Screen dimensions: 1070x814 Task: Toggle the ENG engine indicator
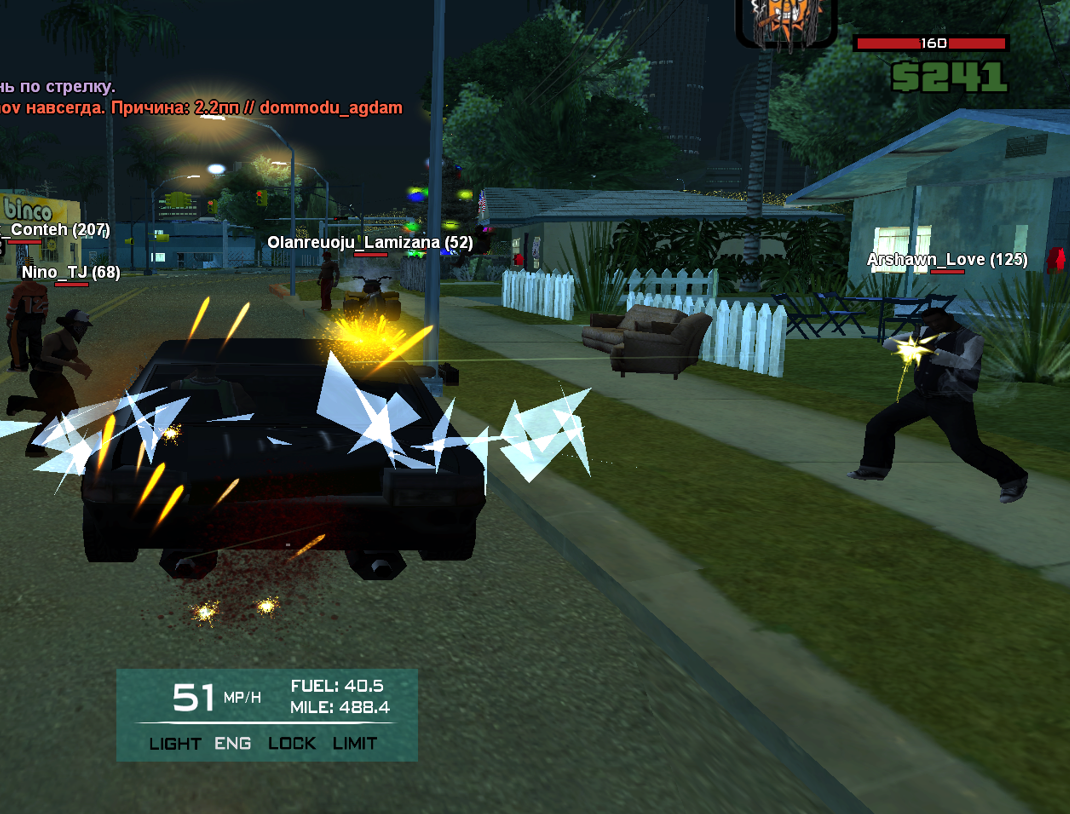233,743
